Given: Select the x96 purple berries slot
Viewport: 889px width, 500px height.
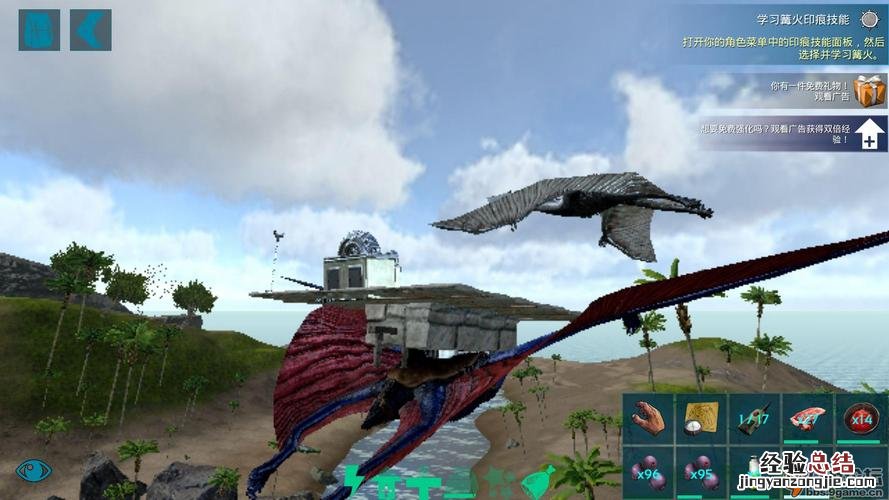Looking at the screenshot, I should 649,472.
